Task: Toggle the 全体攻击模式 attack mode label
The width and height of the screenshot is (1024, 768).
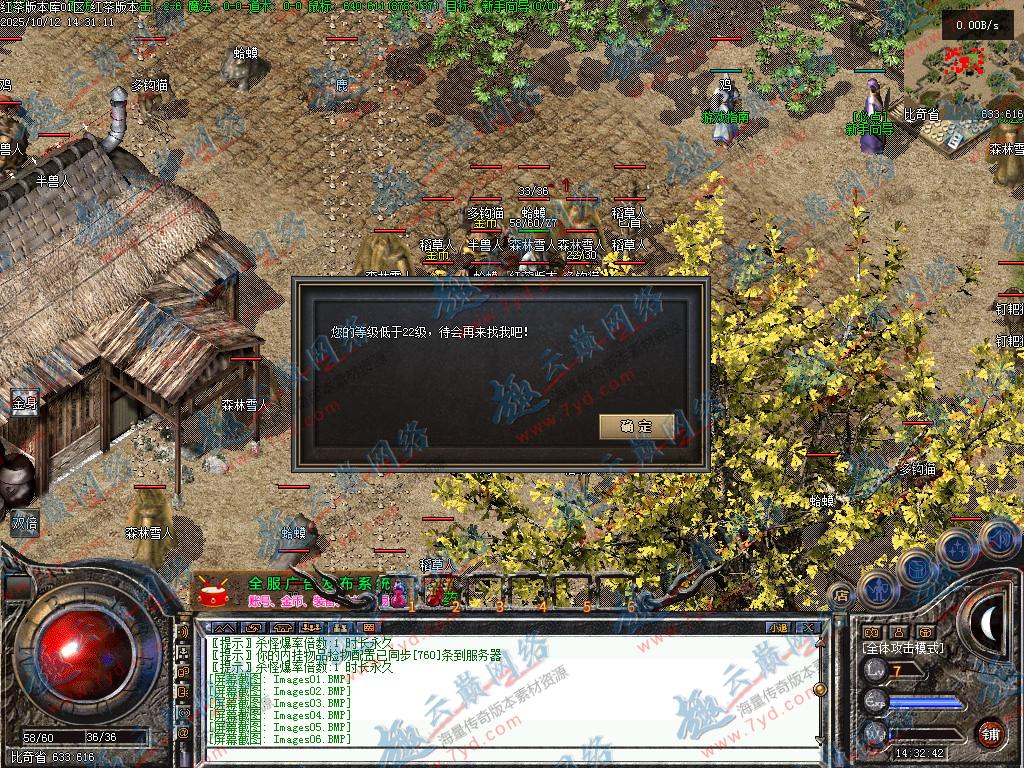Action: pos(903,648)
